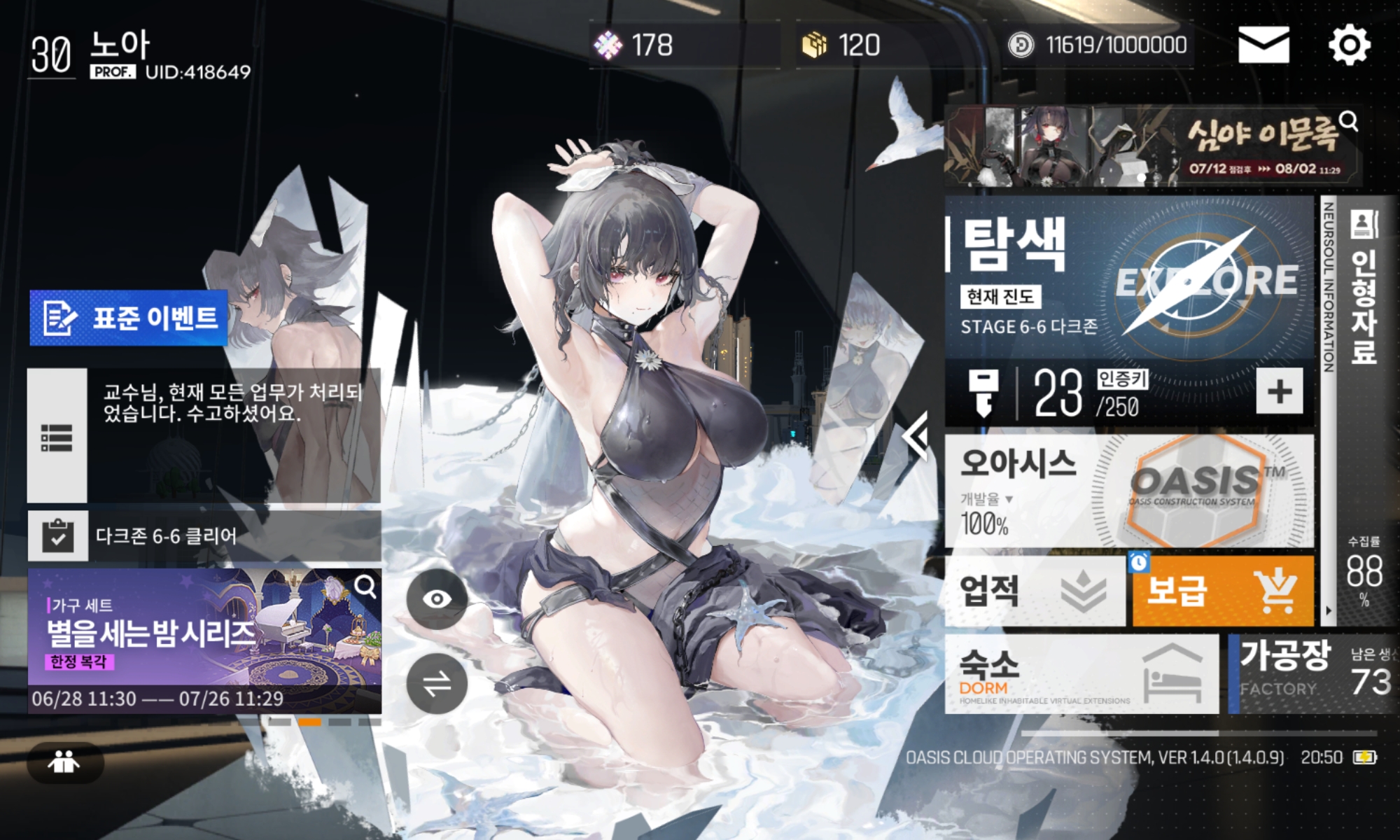The height and width of the screenshot is (840, 1400).
Task: Open the mail envelope icon
Action: (1263, 45)
